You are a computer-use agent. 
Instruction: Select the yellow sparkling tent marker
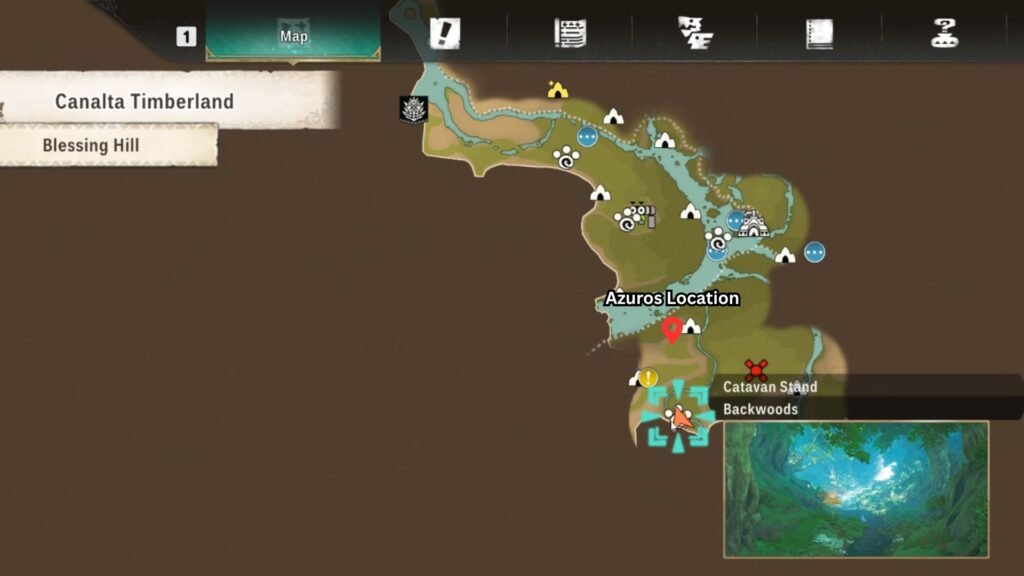pyautogui.click(x=558, y=91)
